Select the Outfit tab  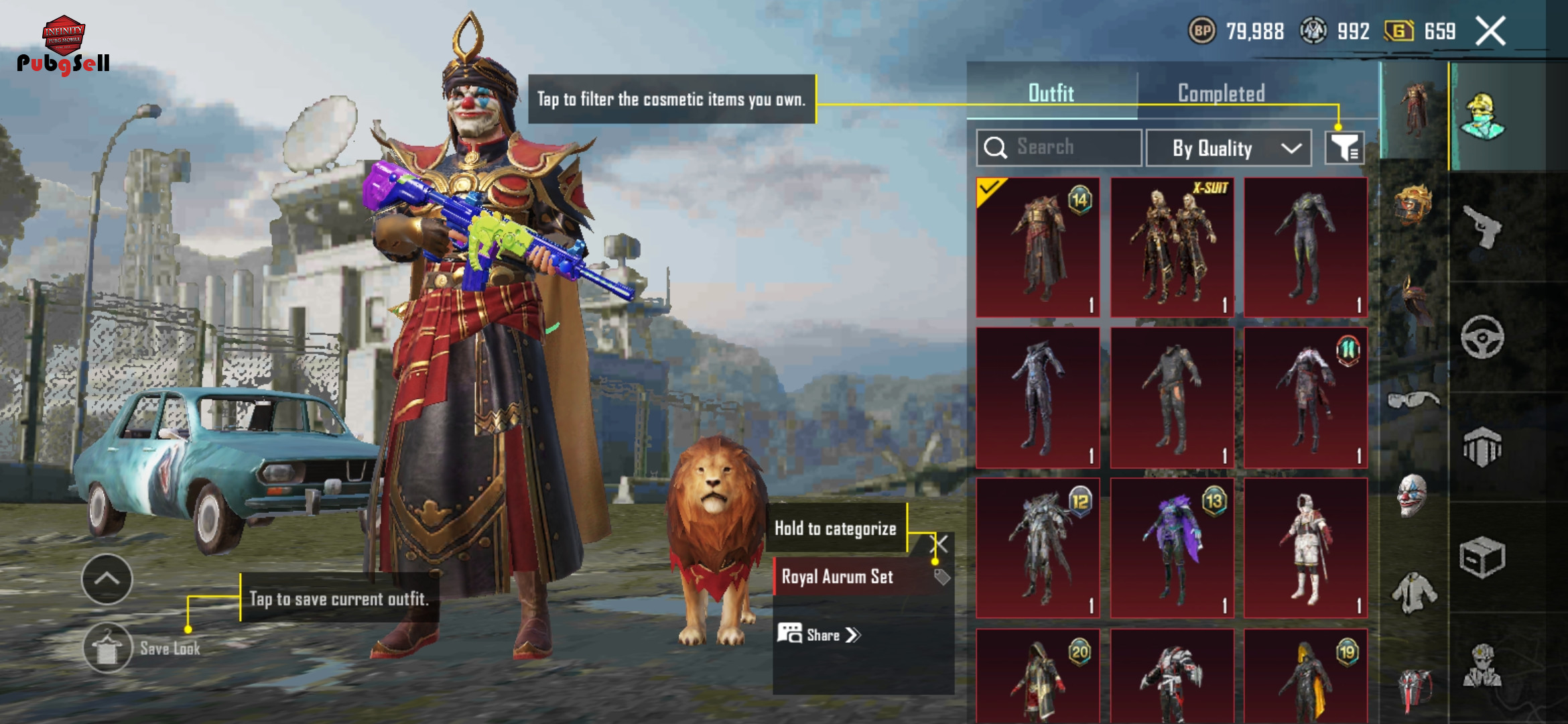1051,93
